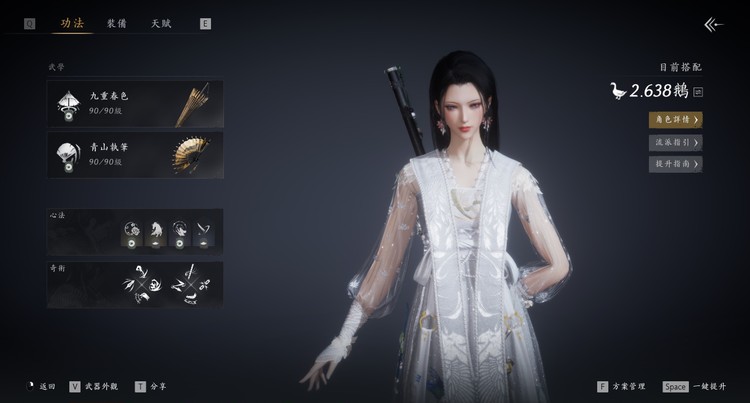Viewport: 750px width, 403px height.
Task: Select the 九重春色 umbrella martial art
Action: pos(135,103)
